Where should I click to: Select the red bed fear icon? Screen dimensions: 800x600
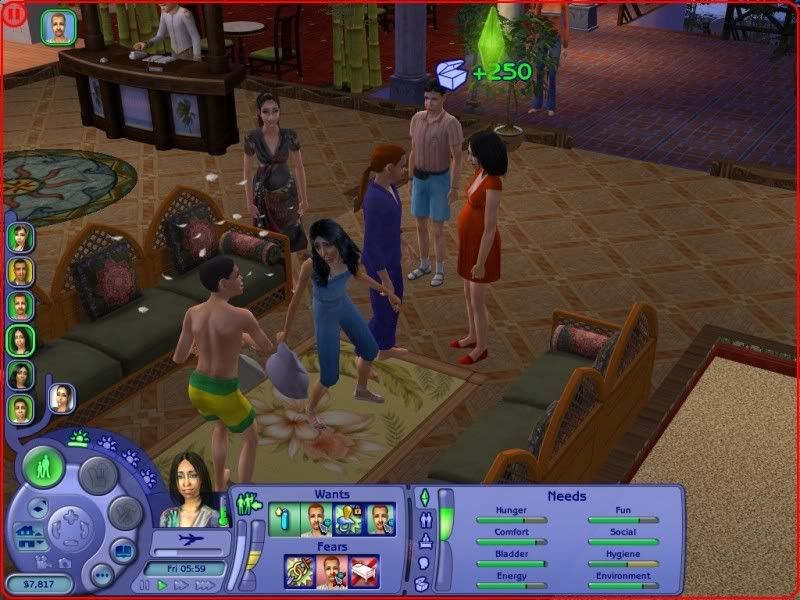click(364, 571)
